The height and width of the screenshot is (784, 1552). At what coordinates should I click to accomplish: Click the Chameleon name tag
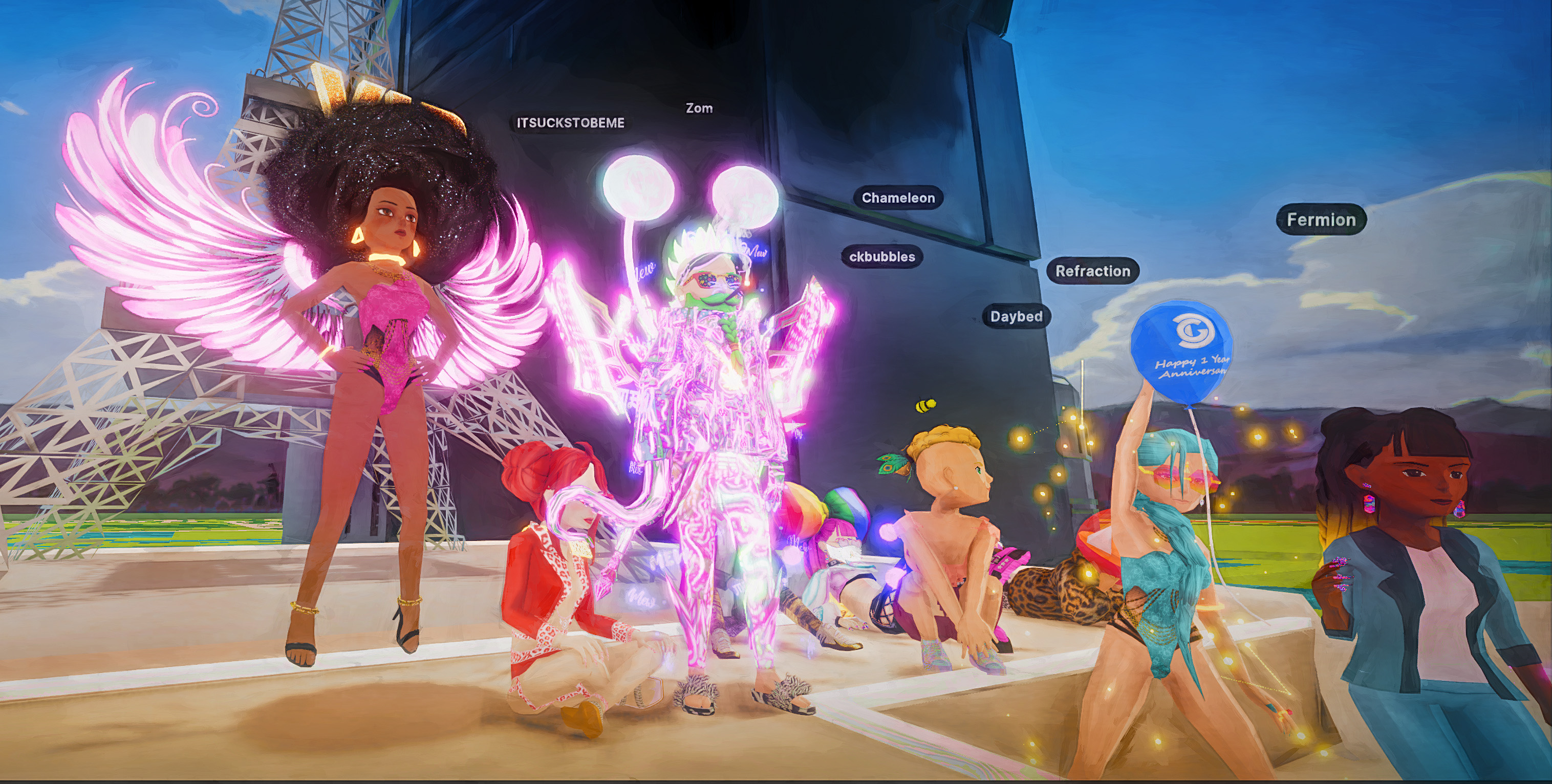[x=898, y=198]
